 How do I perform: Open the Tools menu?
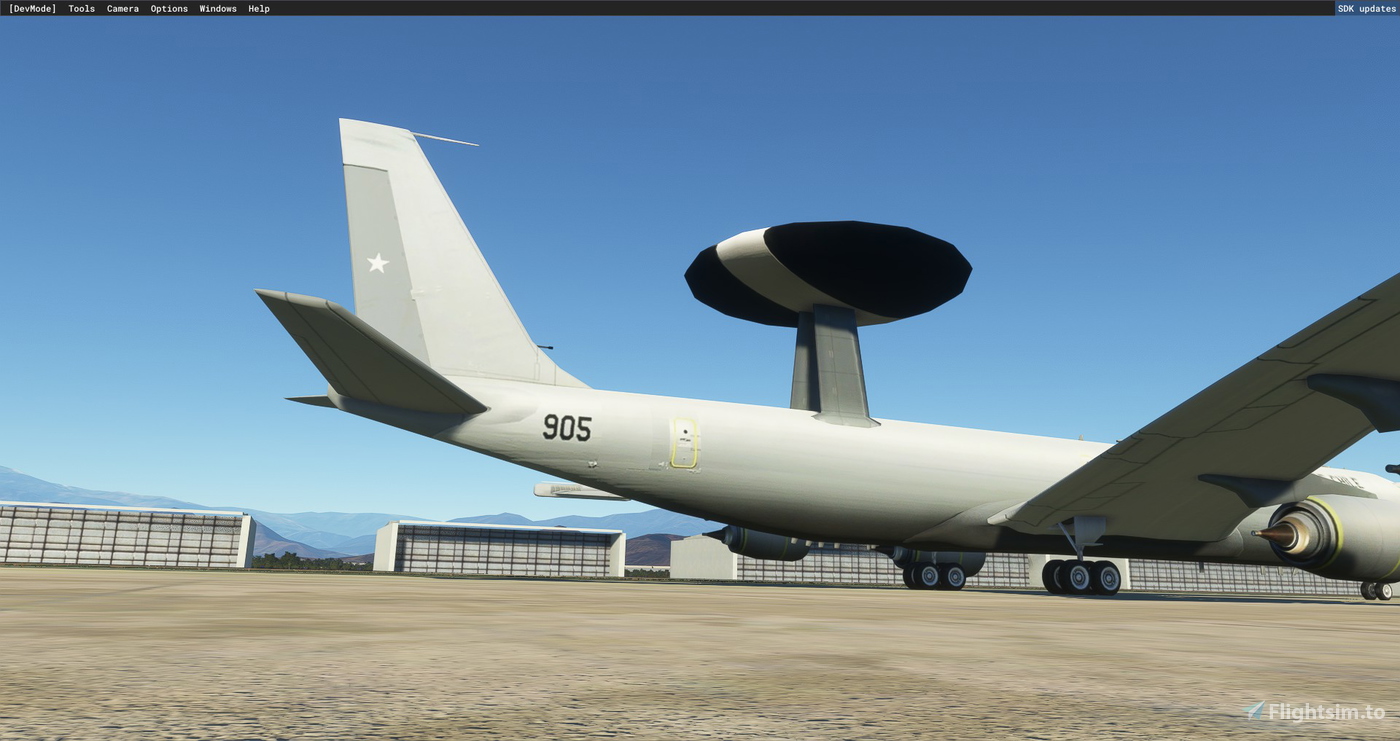tap(80, 8)
